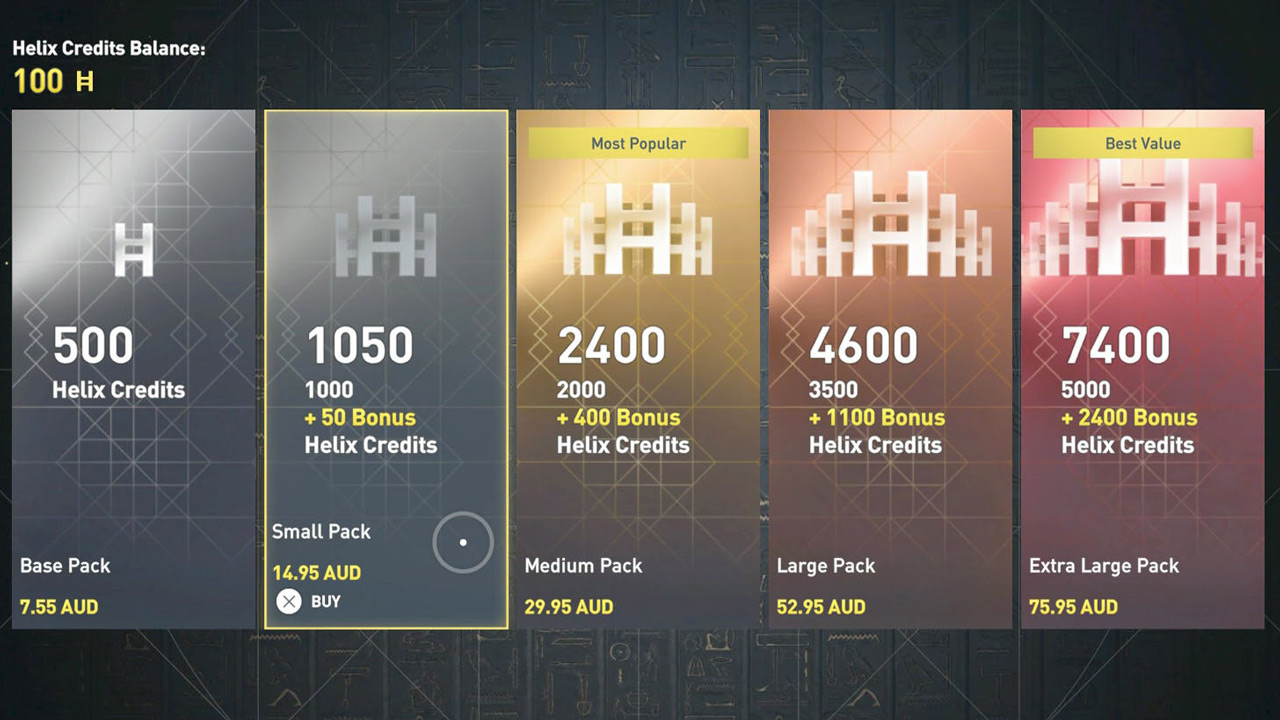Click the Most Popular banner
The width and height of the screenshot is (1280, 720).
pyautogui.click(x=638, y=143)
